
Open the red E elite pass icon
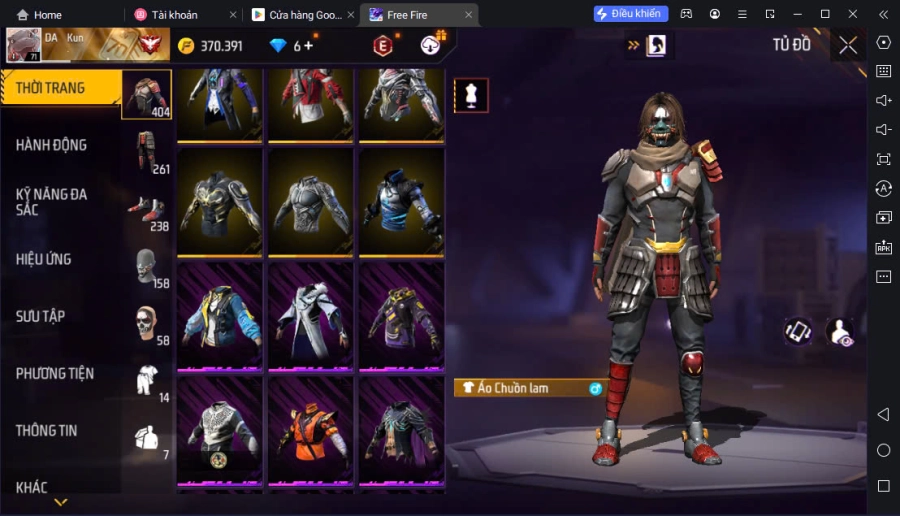pyautogui.click(x=382, y=46)
